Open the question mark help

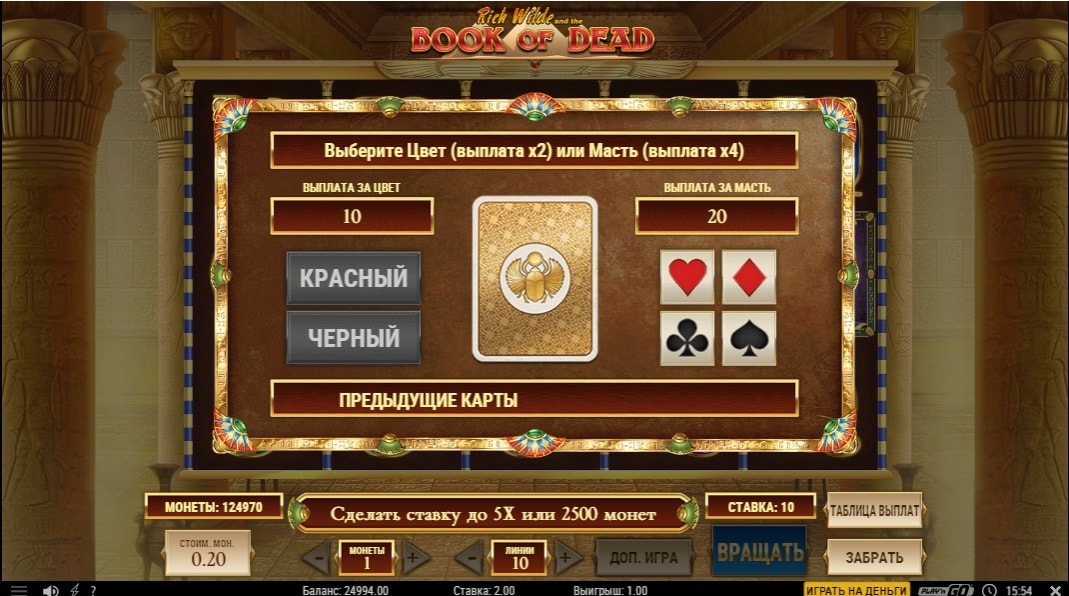pos(93,589)
